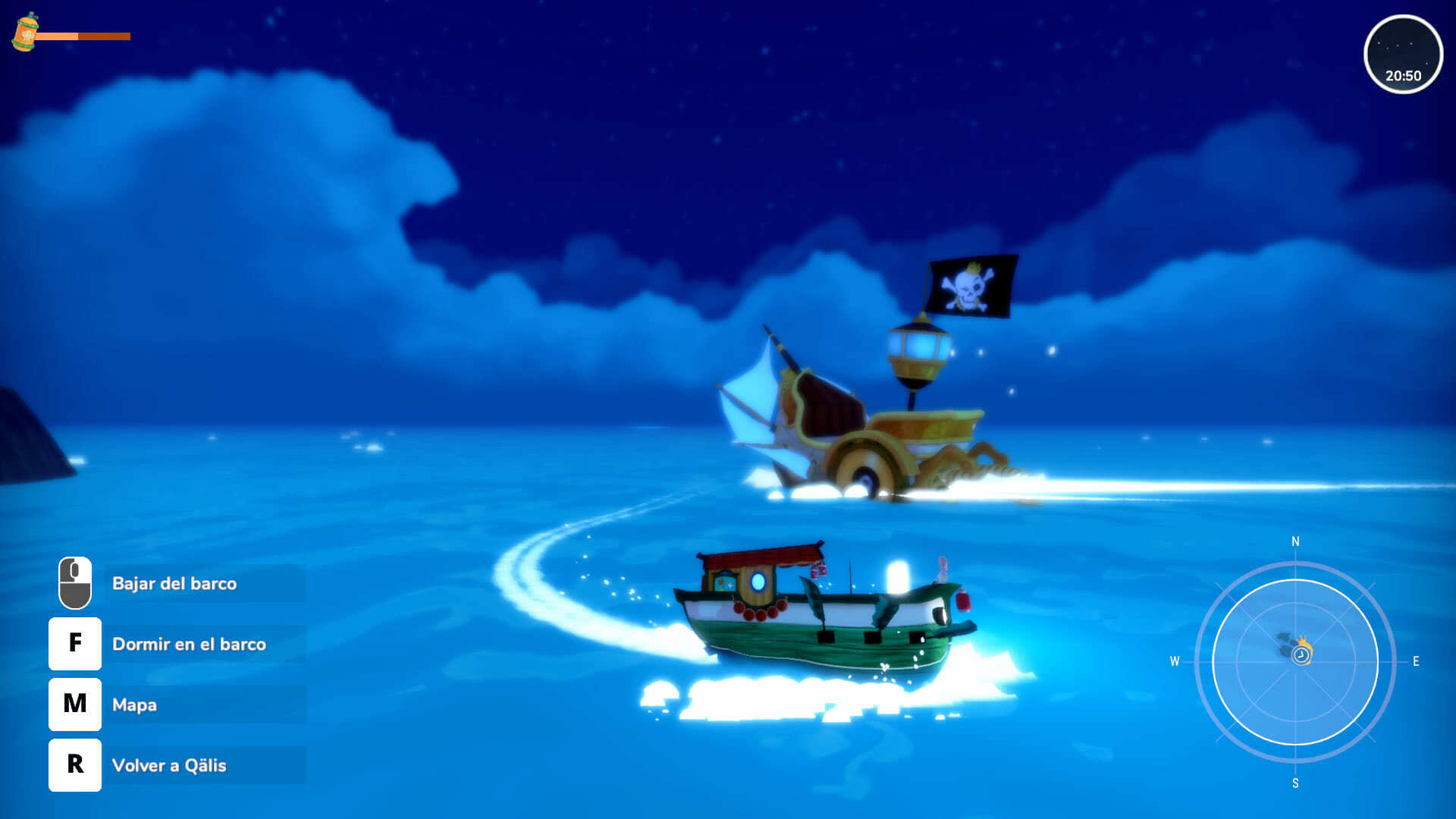Click the M key icon beside Mapa

coord(74,704)
